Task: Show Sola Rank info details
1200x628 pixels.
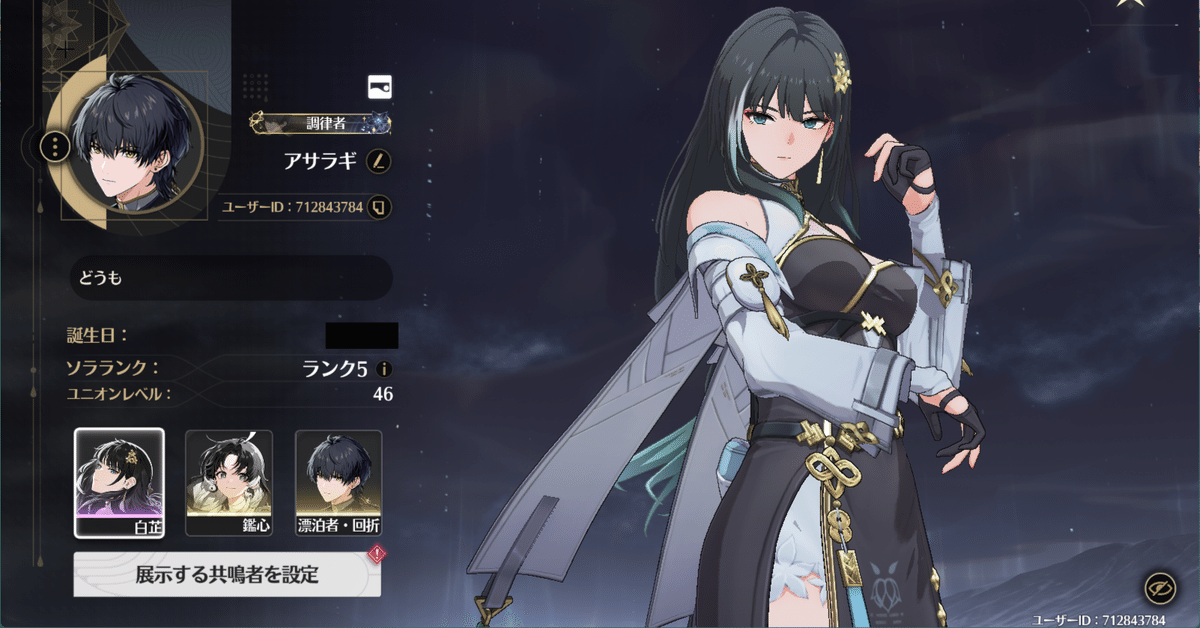Action: [x=384, y=369]
